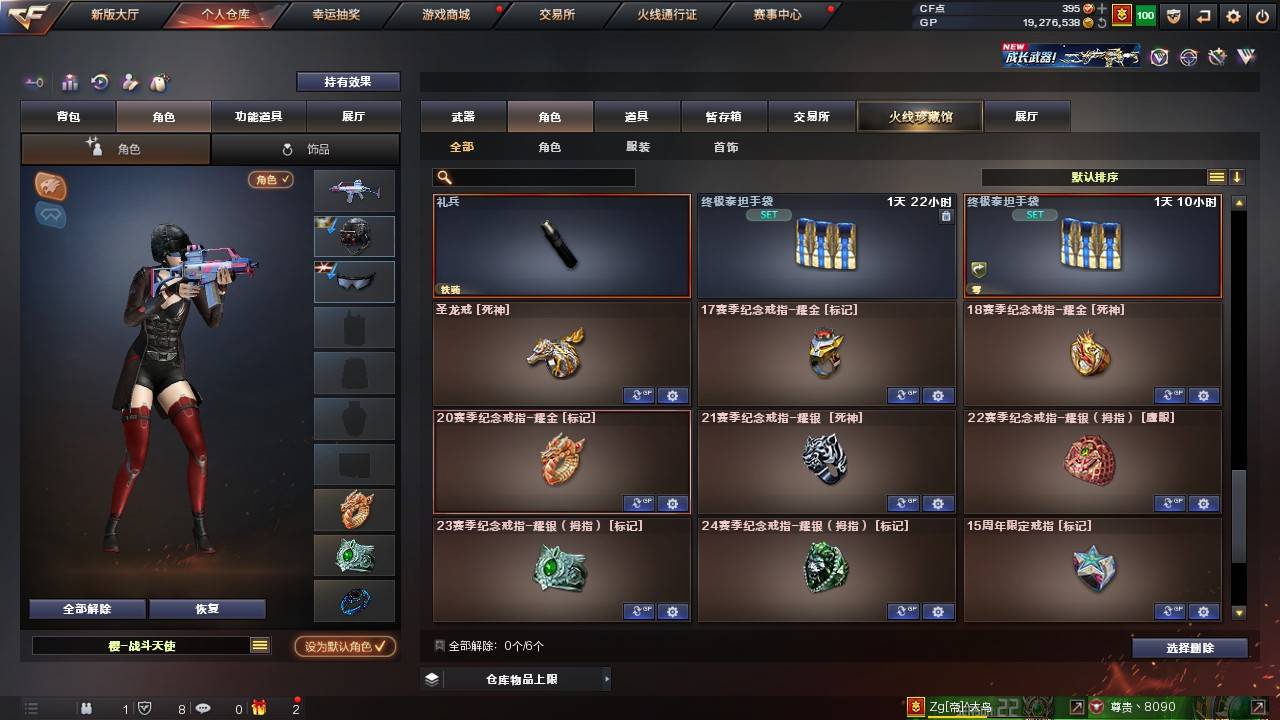
Task: Switch to the 火线珍藏馆 tab
Action: pyautogui.click(x=918, y=116)
